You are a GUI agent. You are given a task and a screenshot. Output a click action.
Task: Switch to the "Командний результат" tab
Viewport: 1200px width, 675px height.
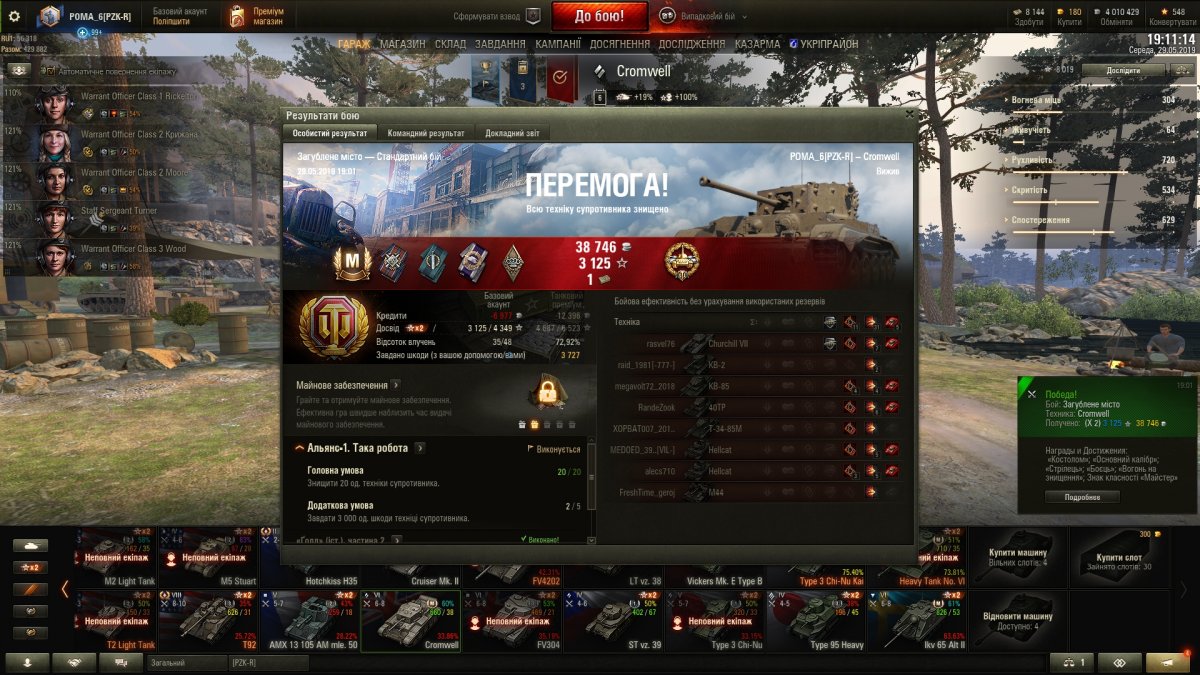426,133
